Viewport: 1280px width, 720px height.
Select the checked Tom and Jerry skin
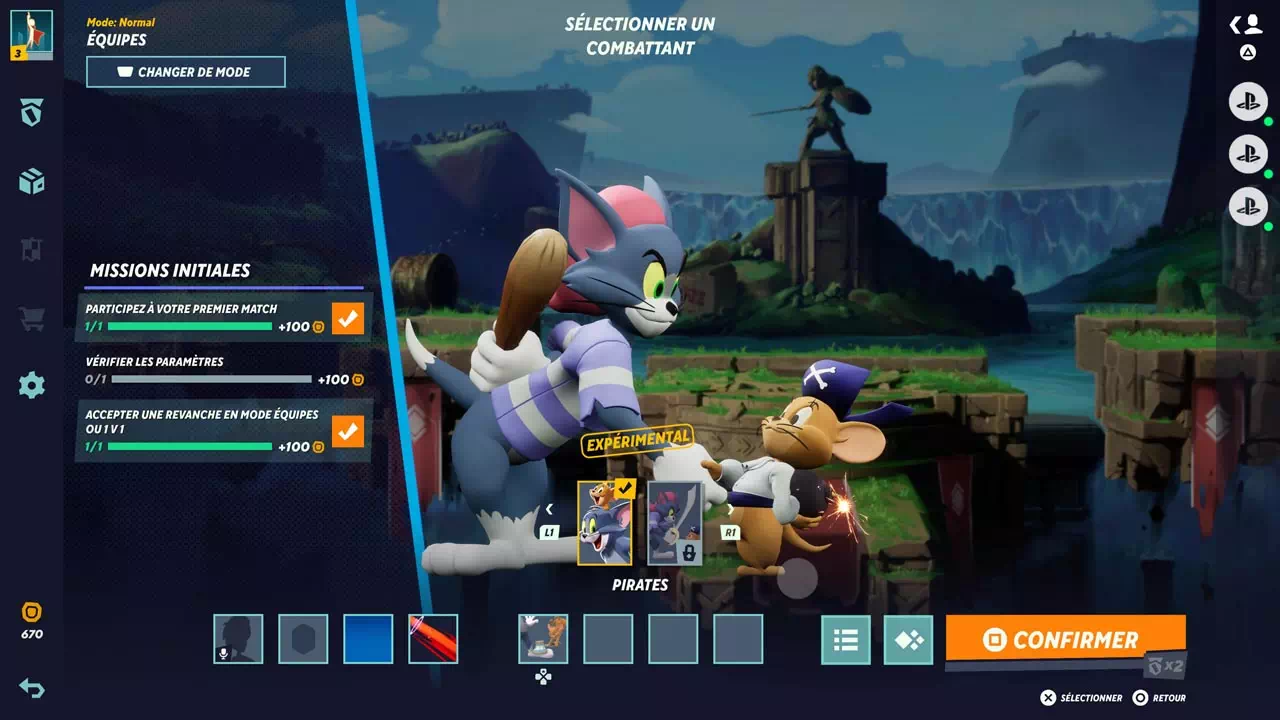tap(604, 523)
